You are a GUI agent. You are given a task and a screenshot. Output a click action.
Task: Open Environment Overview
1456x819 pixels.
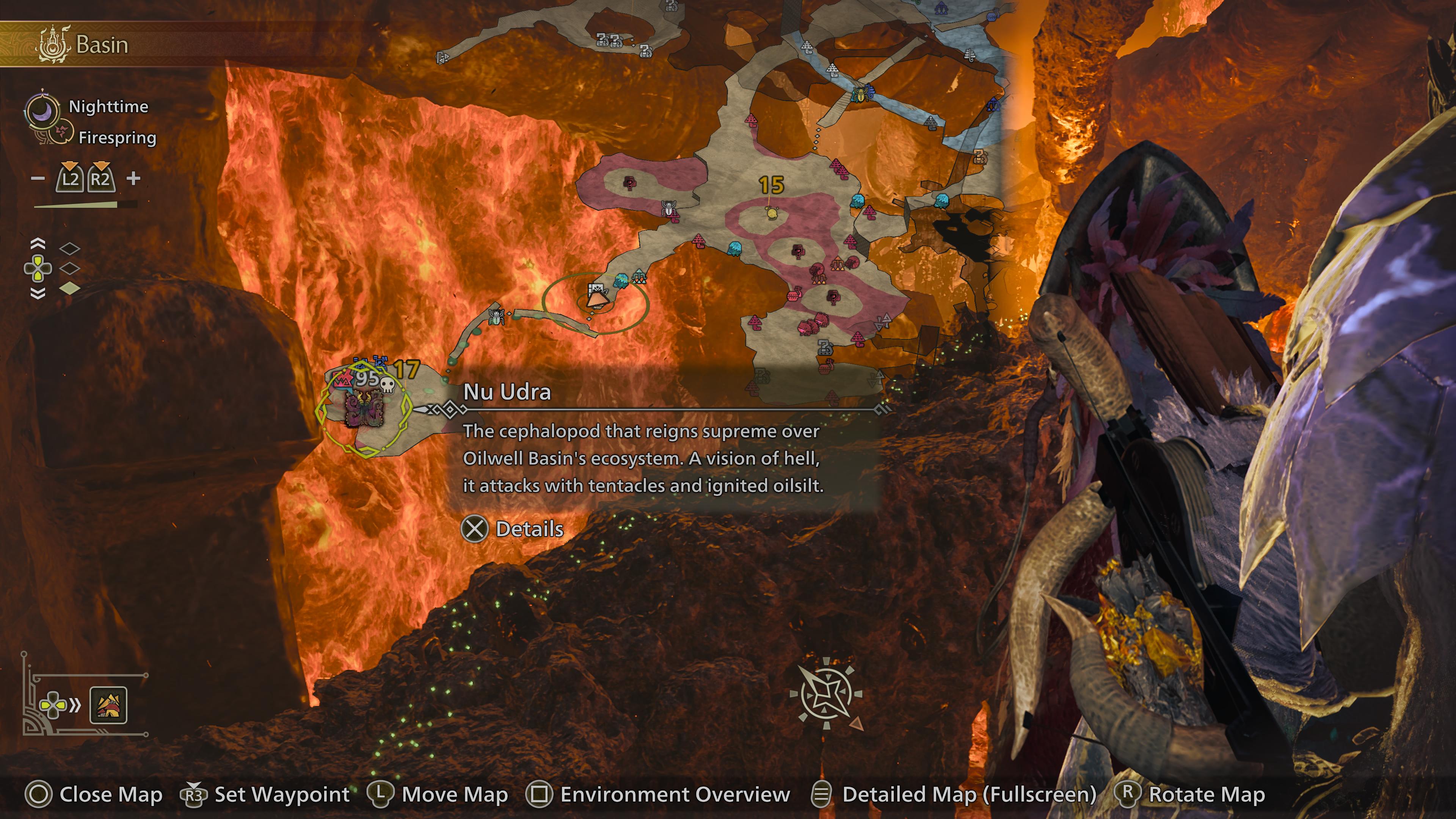[x=658, y=794]
